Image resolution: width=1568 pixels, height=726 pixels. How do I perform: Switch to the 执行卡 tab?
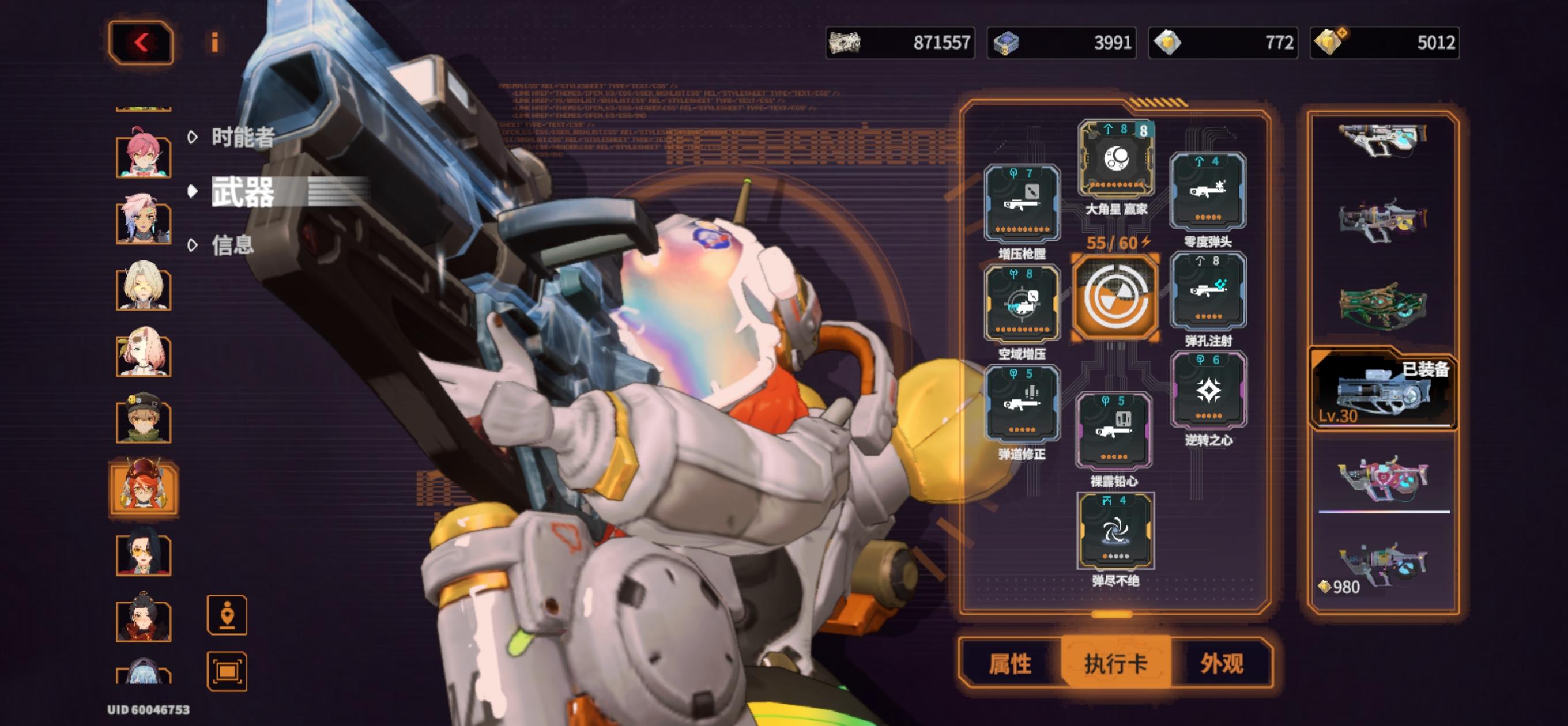pyautogui.click(x=1115, y=663)
